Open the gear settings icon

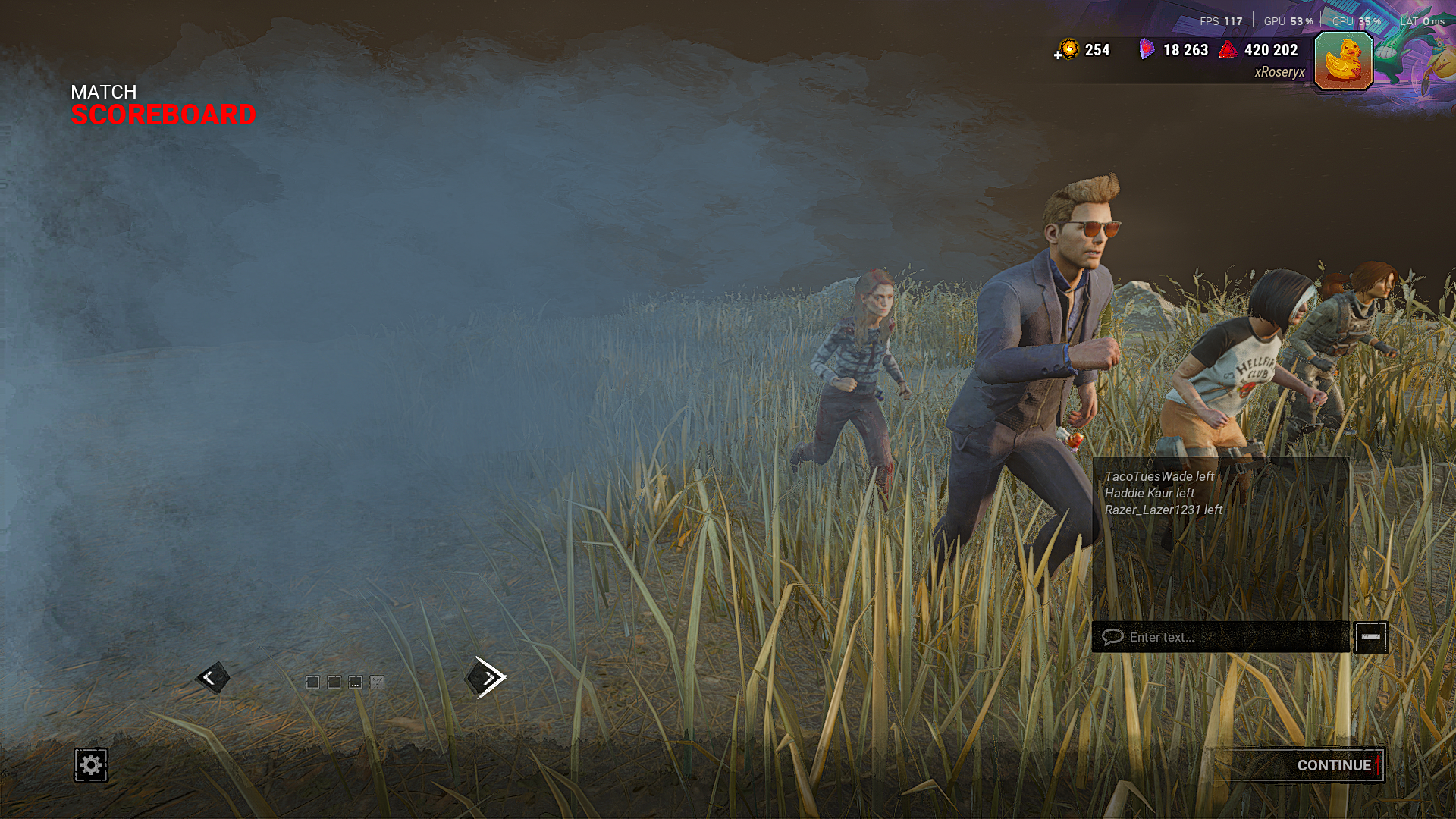(x=91, y=764)
